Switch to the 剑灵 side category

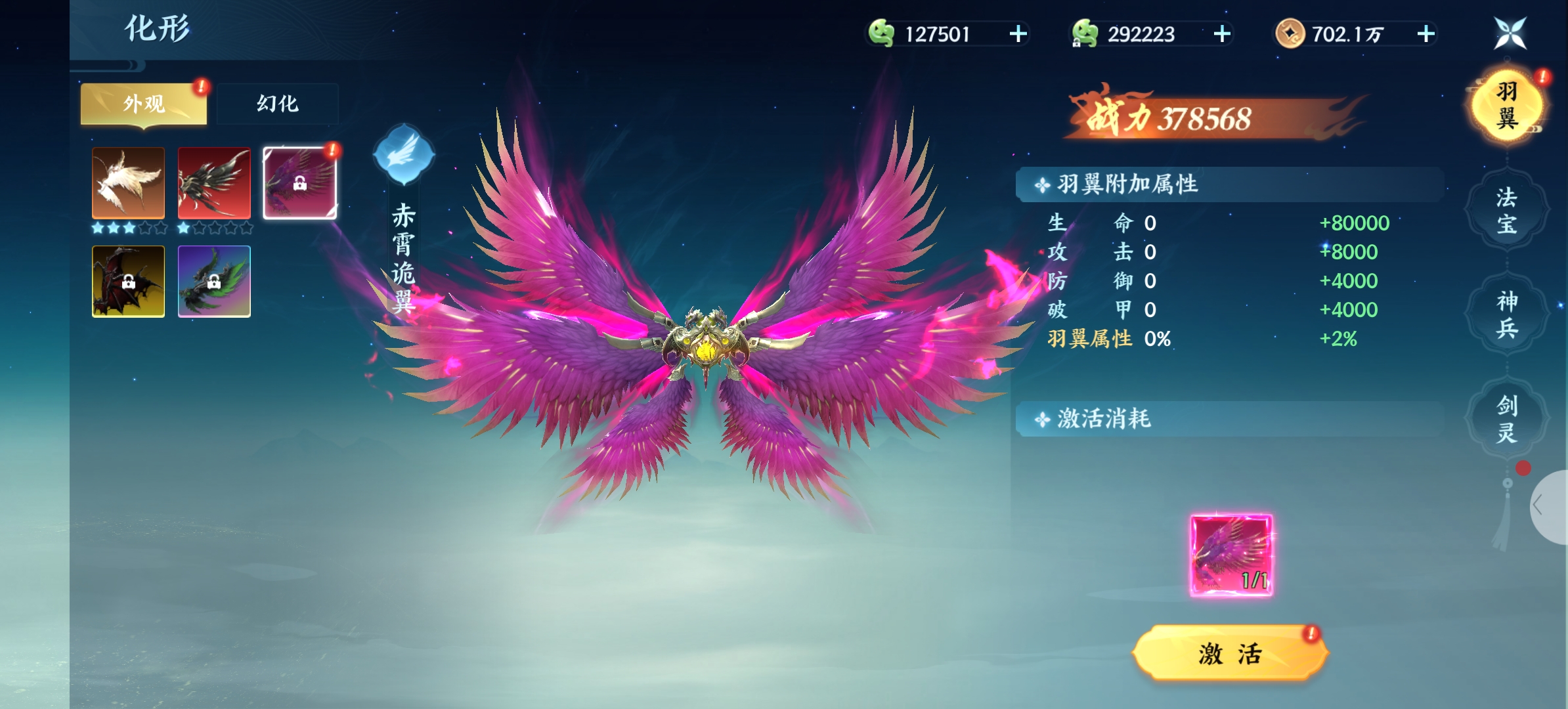[x=1506, y=419]
